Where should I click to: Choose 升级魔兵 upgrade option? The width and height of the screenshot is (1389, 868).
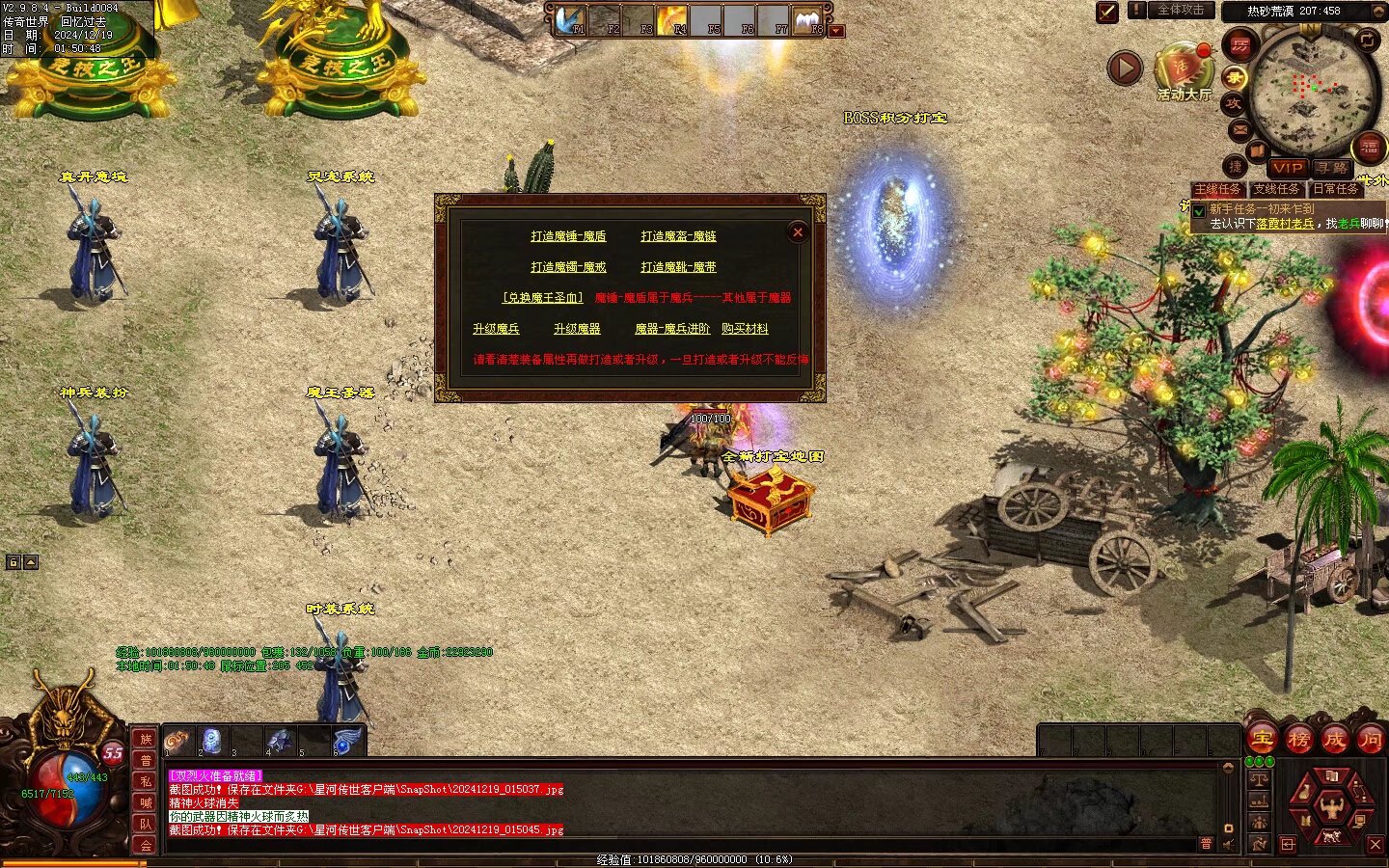click(496, 329)
